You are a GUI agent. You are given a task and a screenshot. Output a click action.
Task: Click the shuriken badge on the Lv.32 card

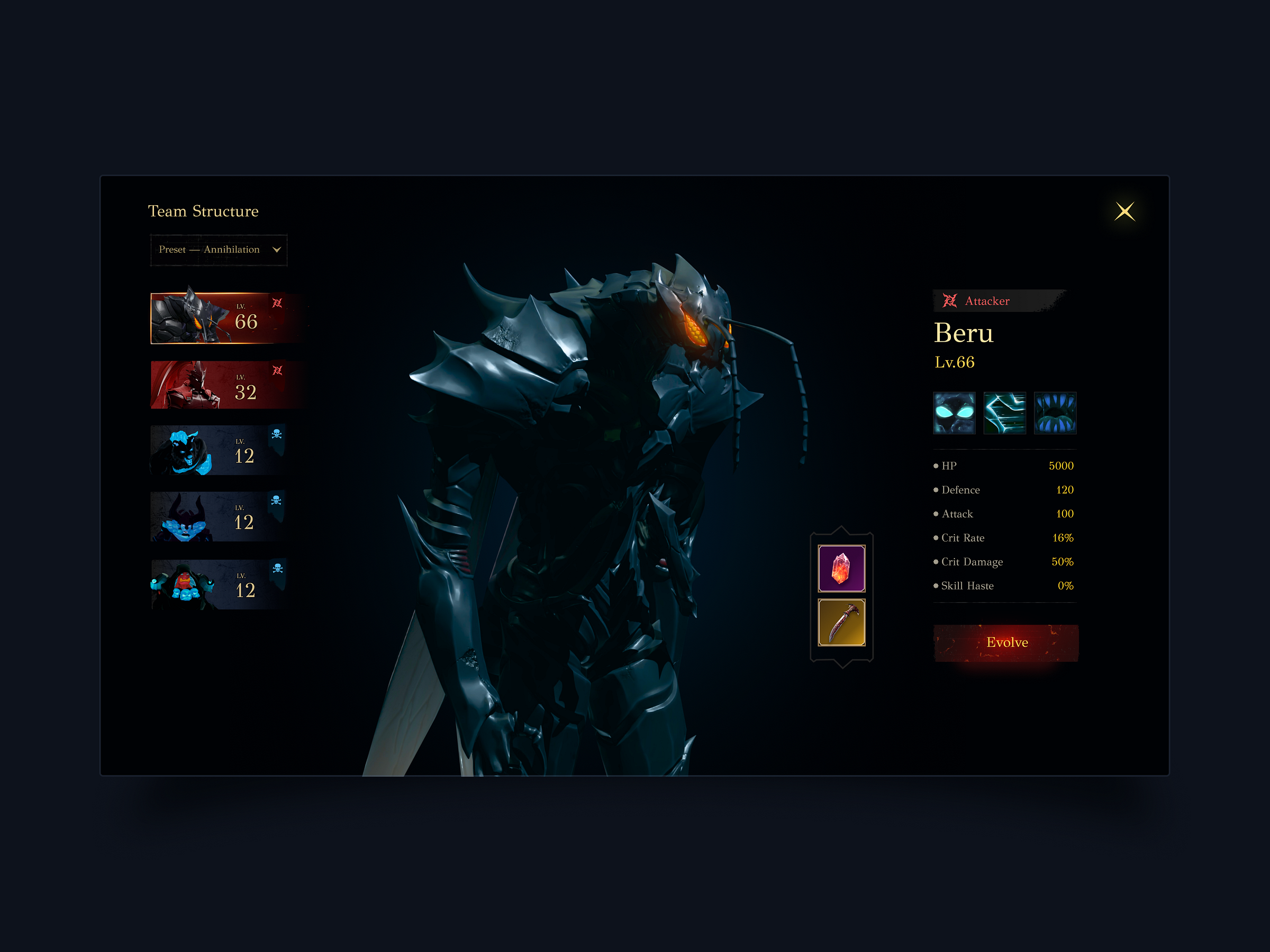point(277,370)
